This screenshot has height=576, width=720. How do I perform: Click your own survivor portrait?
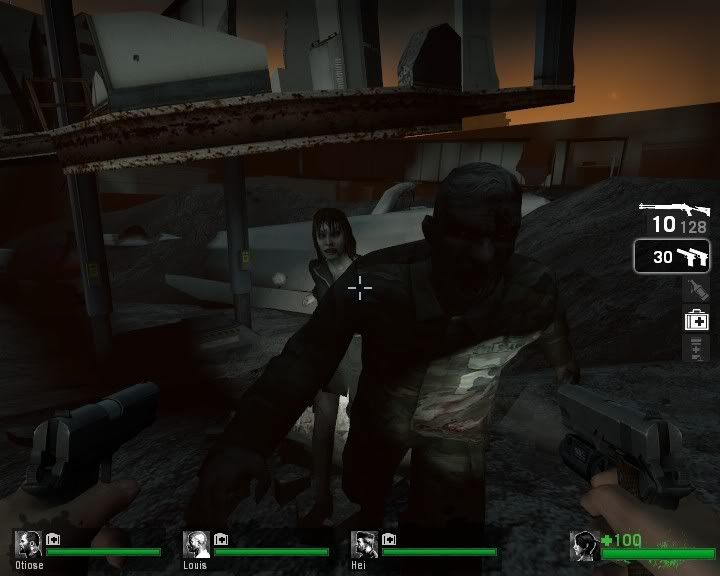pyautogui.click(x=584, y=546)
